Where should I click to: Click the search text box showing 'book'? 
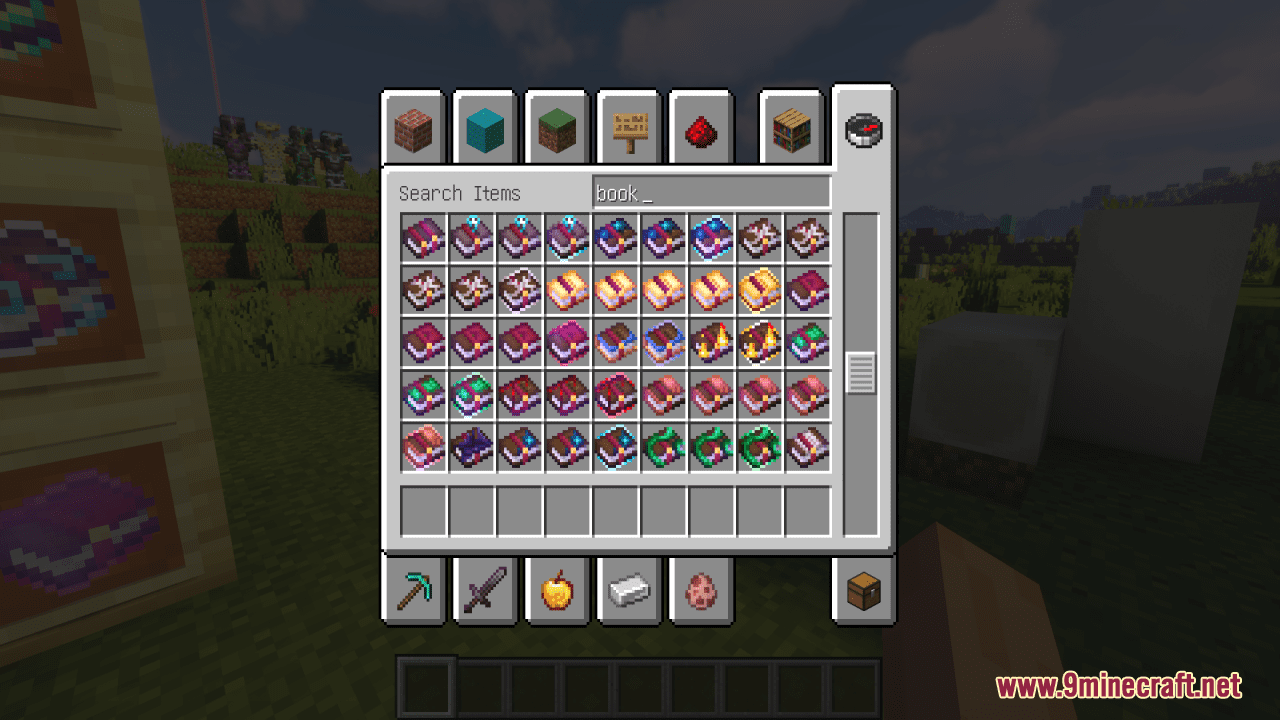(x=712, y=191)
